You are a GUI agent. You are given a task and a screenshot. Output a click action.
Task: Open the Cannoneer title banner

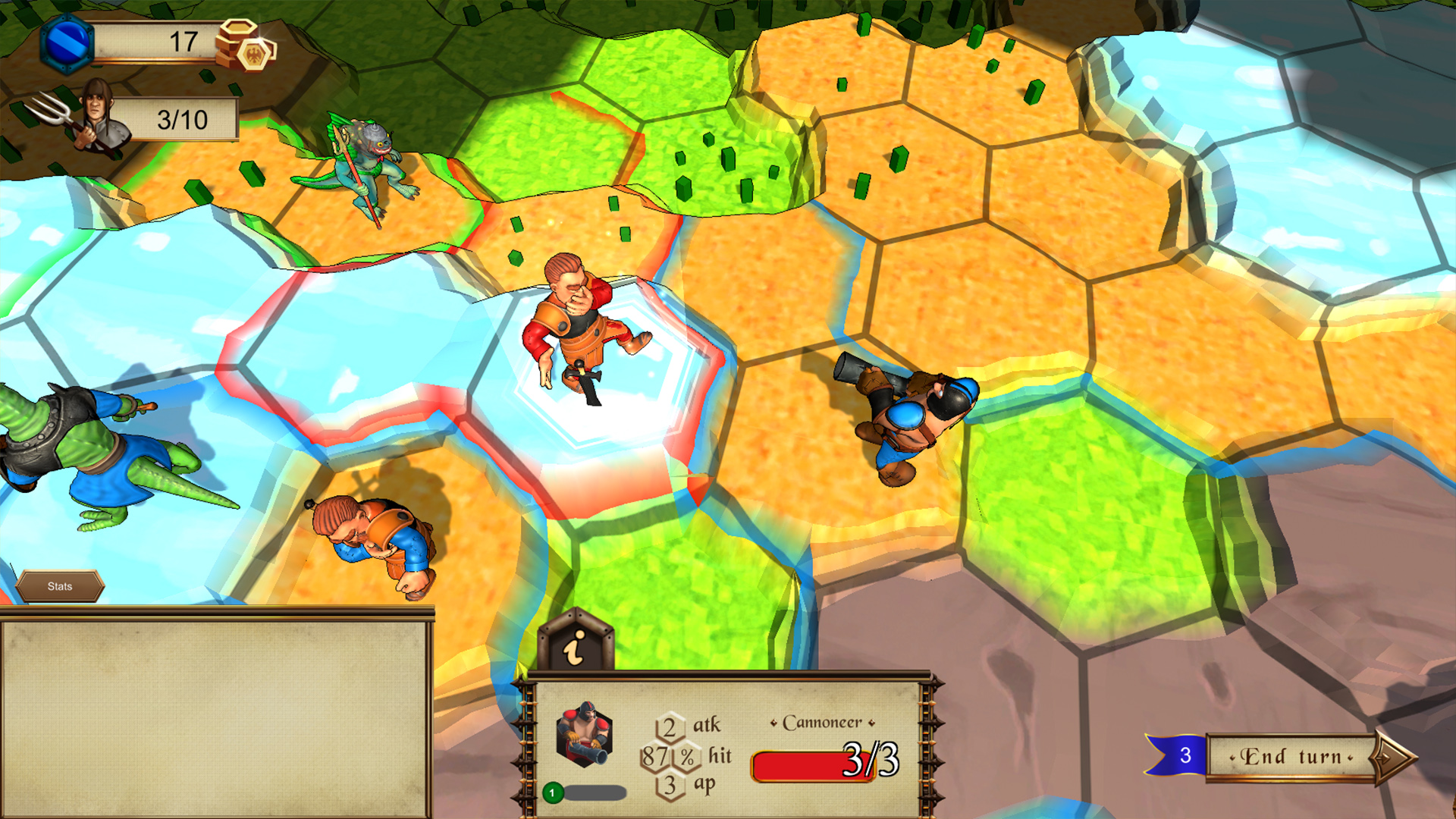tap(822, 723)
